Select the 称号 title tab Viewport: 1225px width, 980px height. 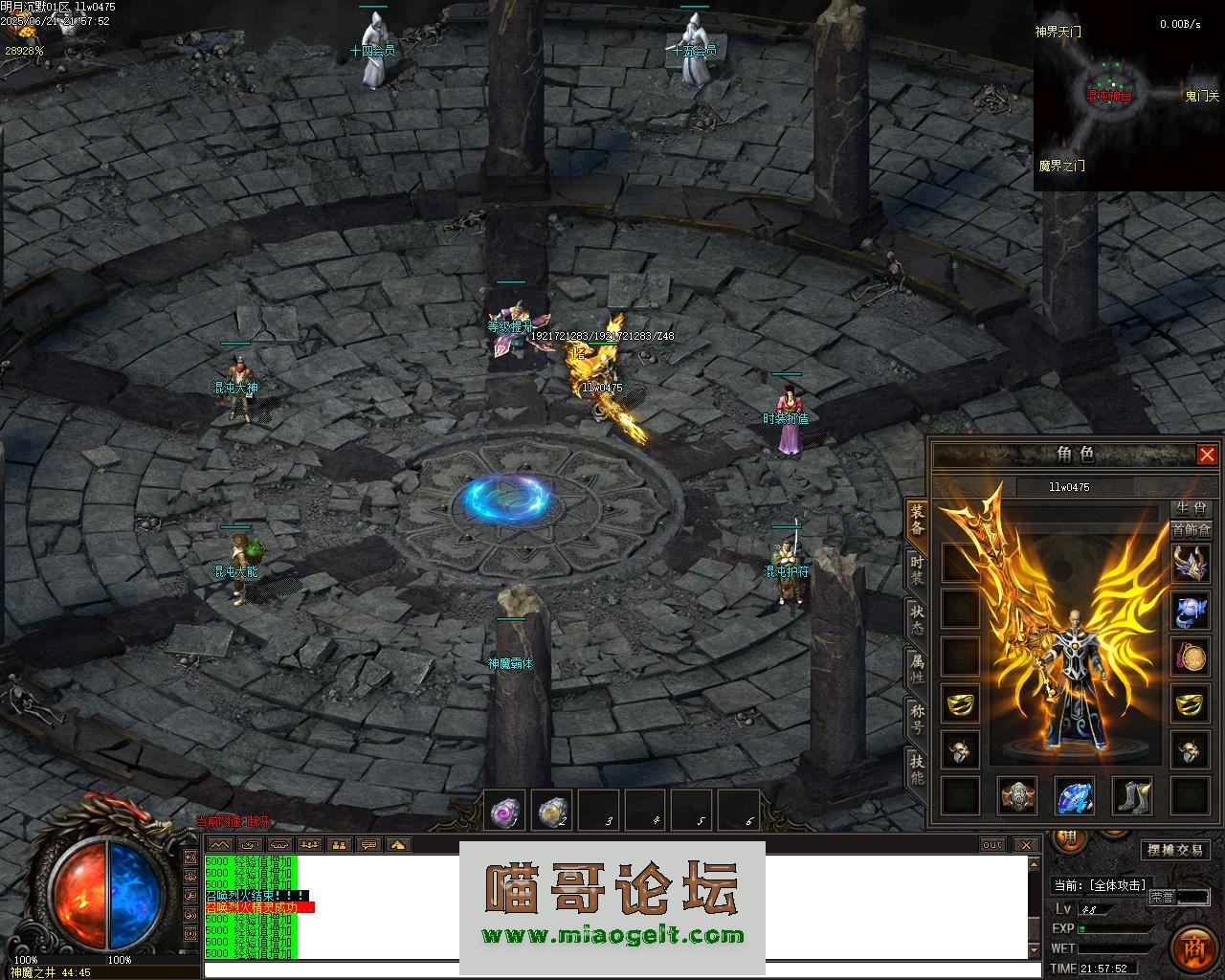[917, 719]
